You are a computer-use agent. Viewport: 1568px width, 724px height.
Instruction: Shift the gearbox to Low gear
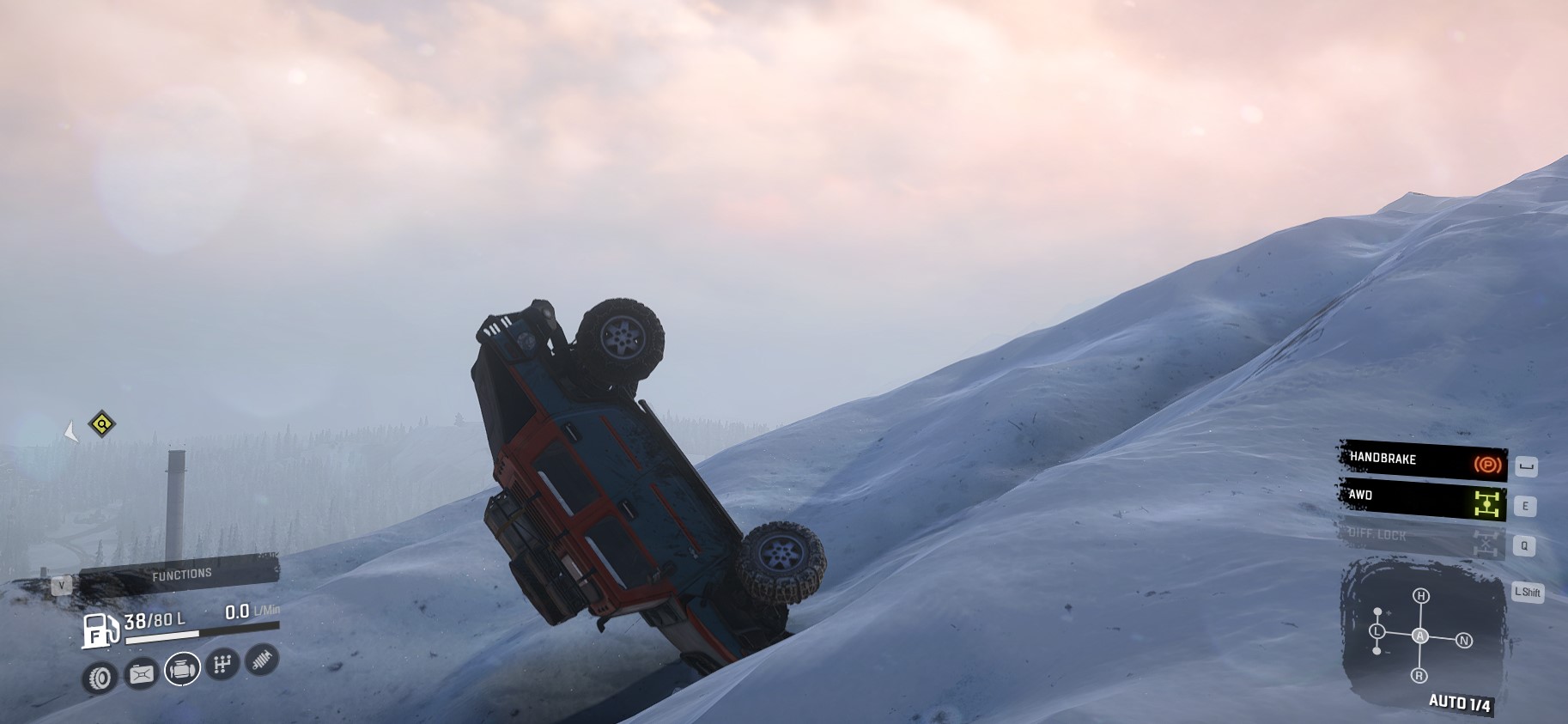coord(1377,632)
